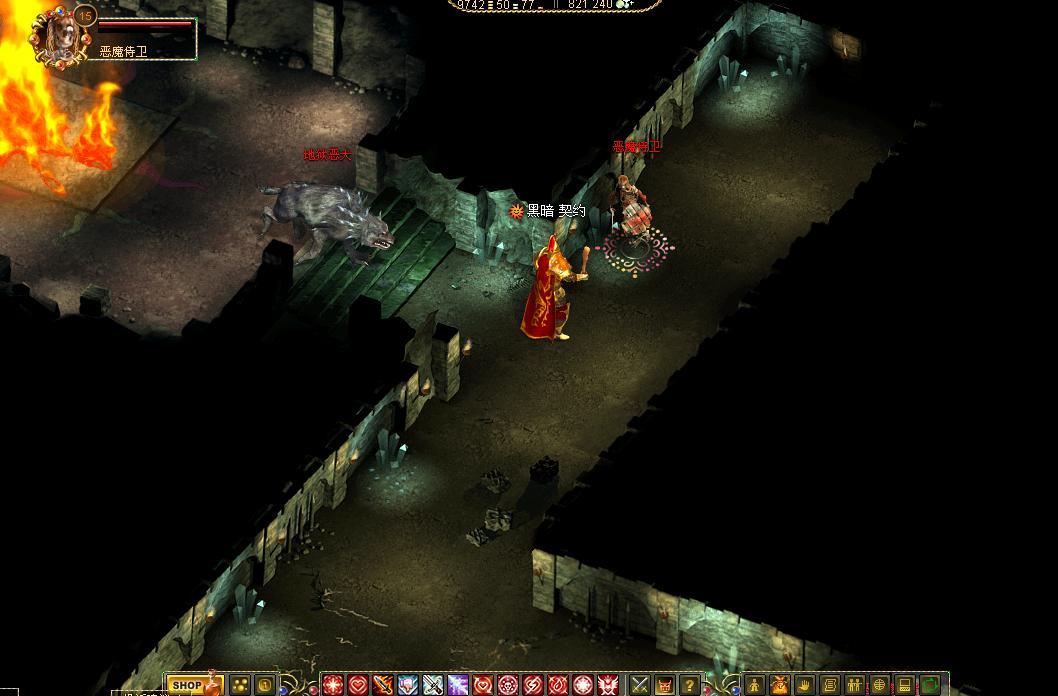Viewport: 1058px width, 696px height.
Task: Activate the purple lightning burst skill
Action: (458, 685)
